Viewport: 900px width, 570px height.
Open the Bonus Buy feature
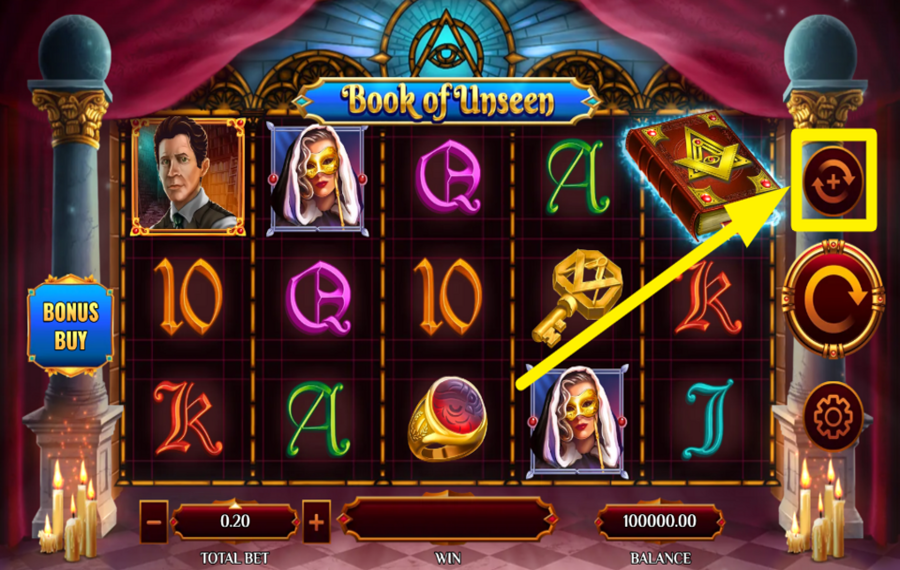pos(70,326)
